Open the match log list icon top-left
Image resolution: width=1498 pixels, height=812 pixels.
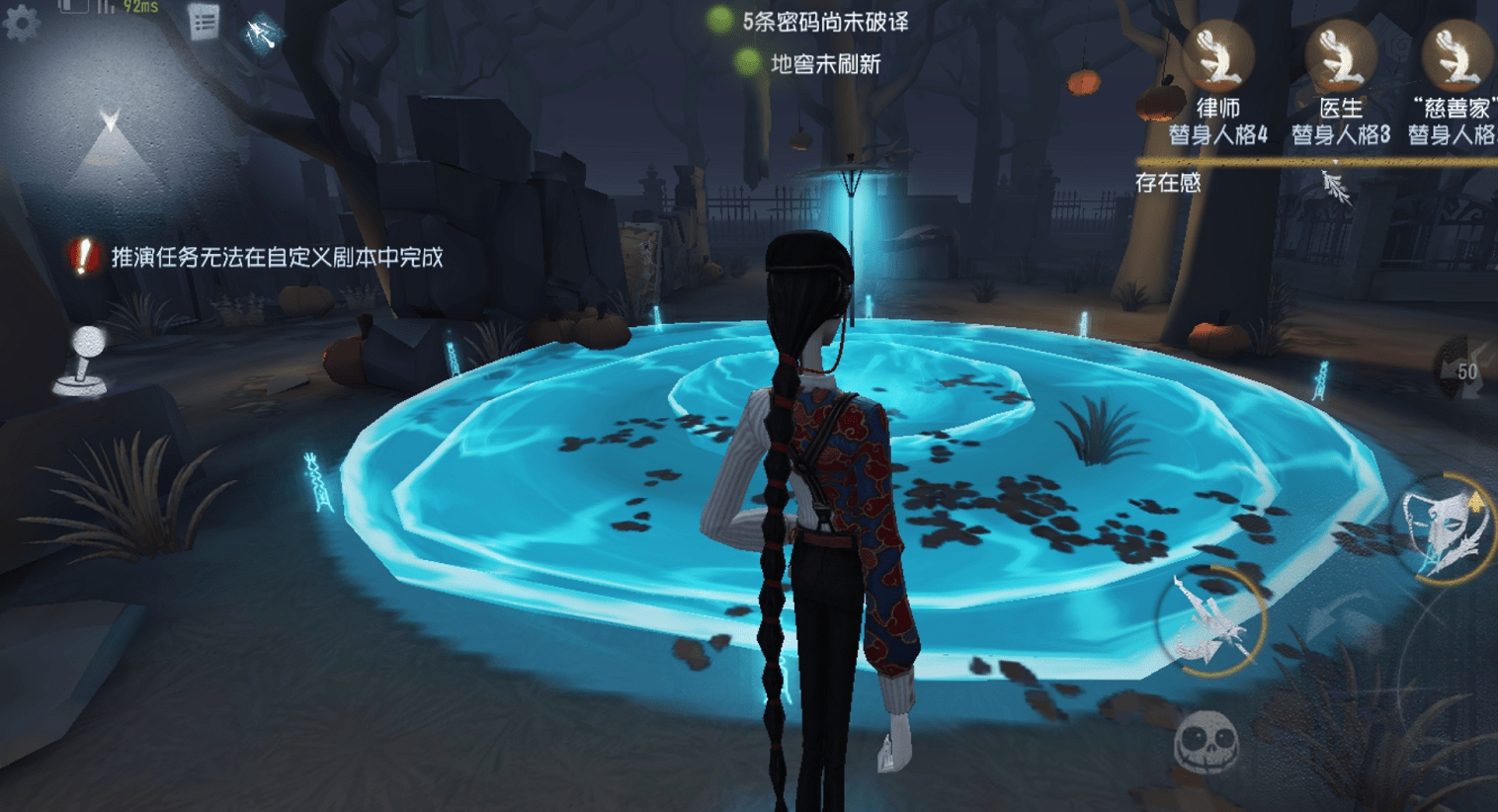(204, 23)
